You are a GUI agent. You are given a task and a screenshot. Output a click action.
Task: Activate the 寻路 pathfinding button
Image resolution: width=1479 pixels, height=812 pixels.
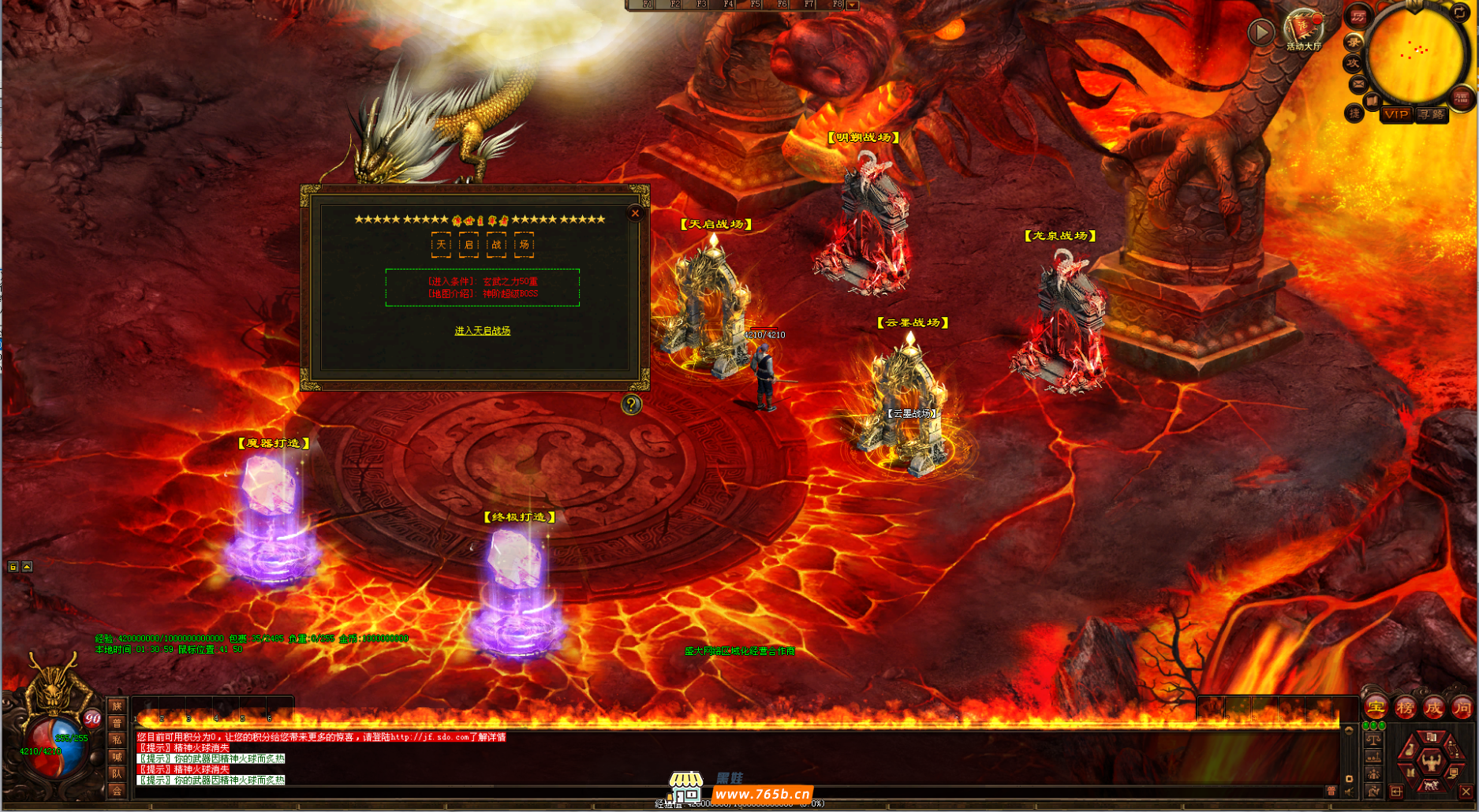click(1431, 114)
